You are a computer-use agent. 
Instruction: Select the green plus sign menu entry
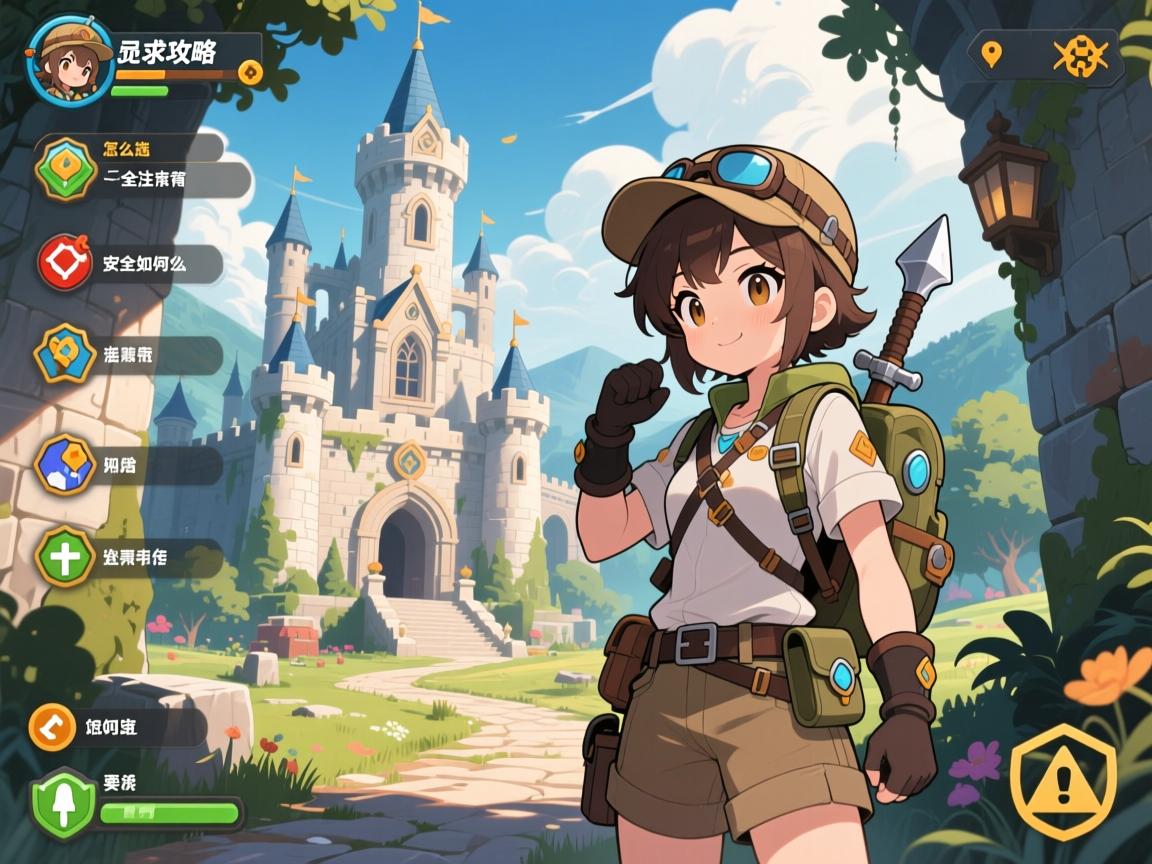[x=66, y=556]
